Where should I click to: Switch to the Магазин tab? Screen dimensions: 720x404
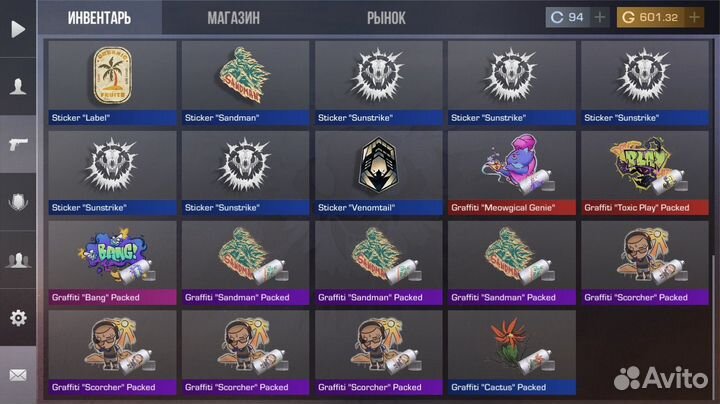pos(234,18)
